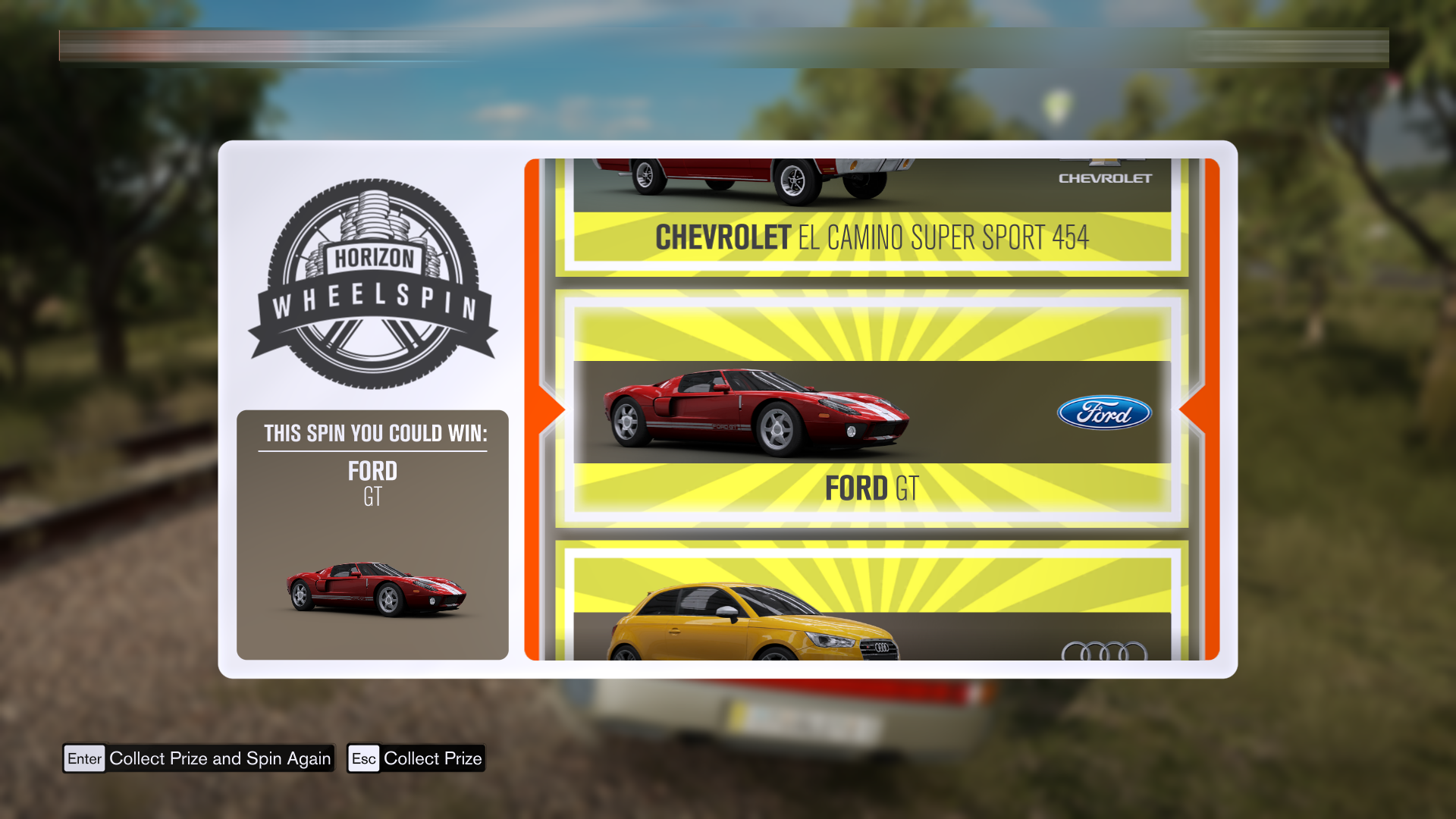This screenshot has width=1456, height=819.
Task: Choose Collect Prize and Spin Again
Action: tap(199, 758)
